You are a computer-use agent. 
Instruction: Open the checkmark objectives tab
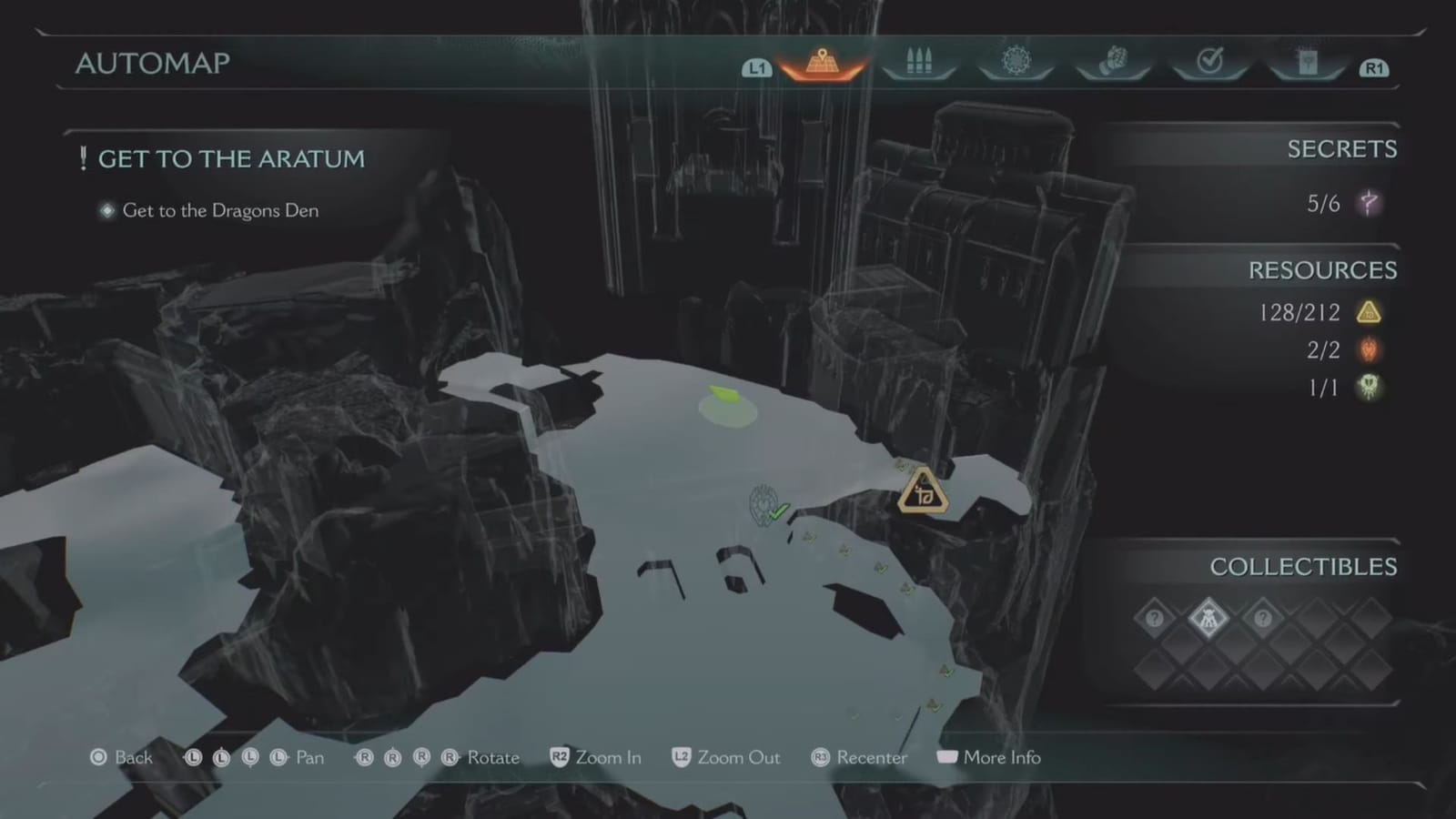point(1209,60)
